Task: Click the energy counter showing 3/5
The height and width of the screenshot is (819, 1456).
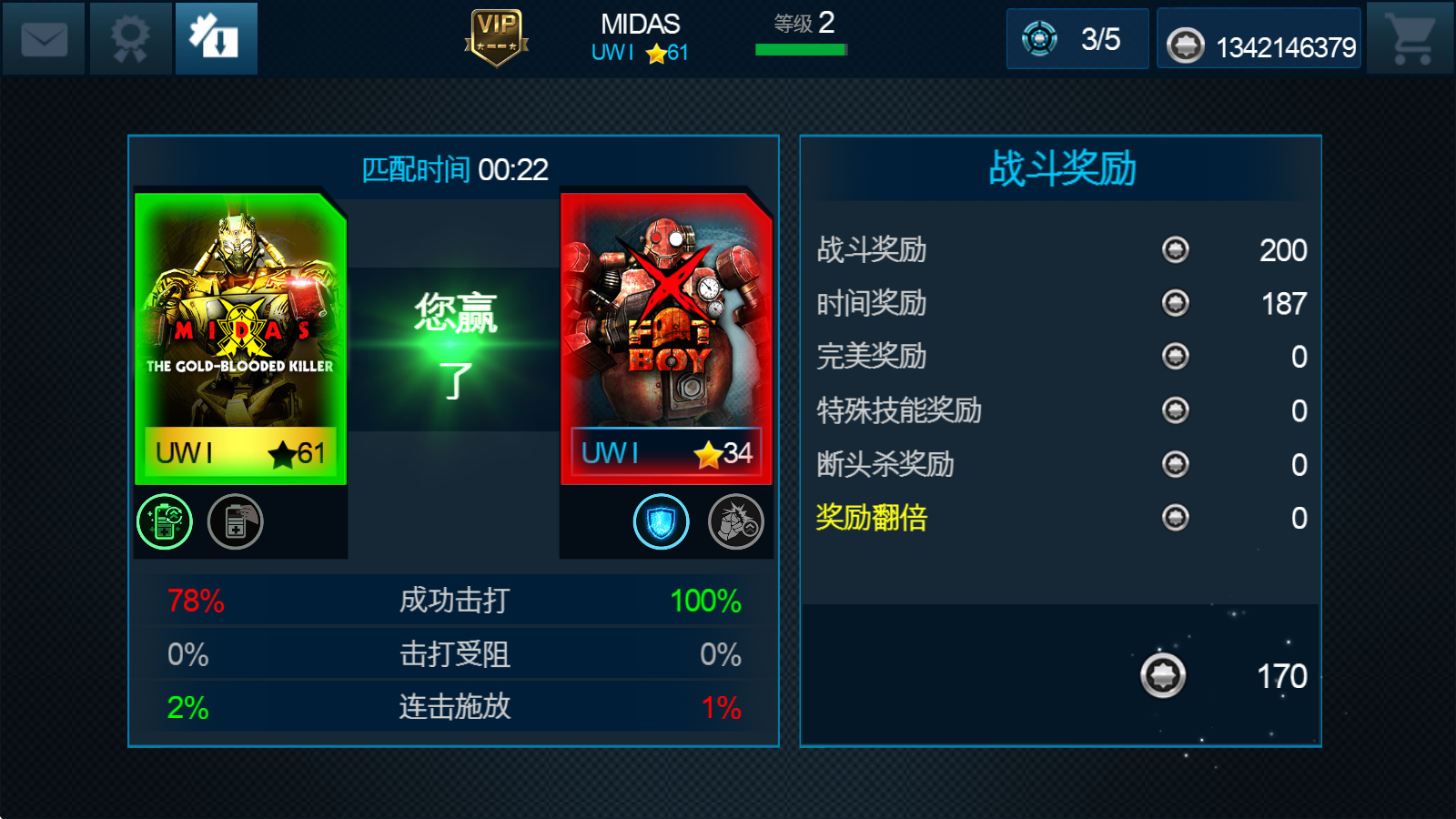Action: (x=1077, y=38)
